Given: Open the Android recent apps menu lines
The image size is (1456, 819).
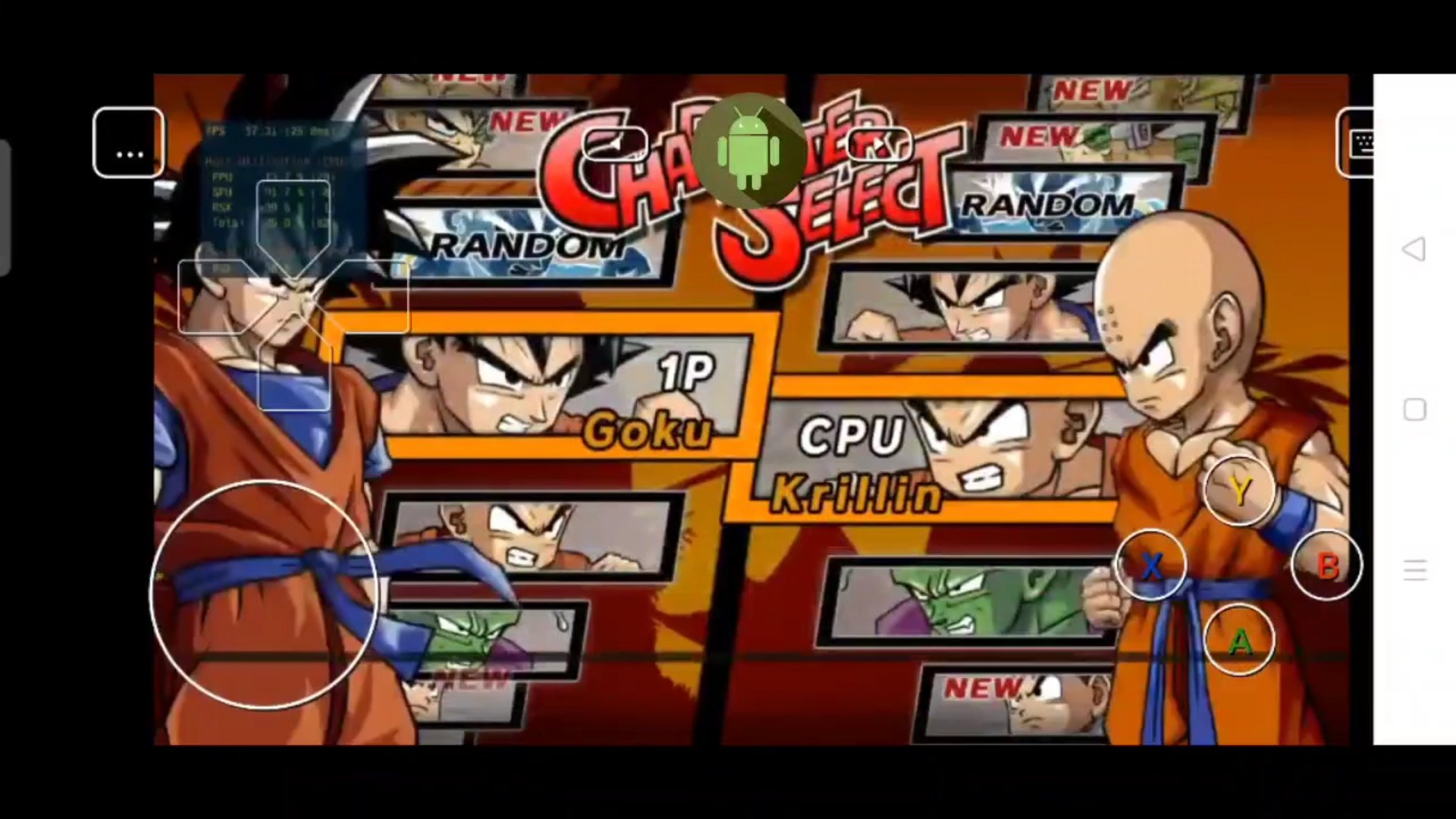Looking at the screenshot, I should pyautogui.click(x=1414, y=571).
